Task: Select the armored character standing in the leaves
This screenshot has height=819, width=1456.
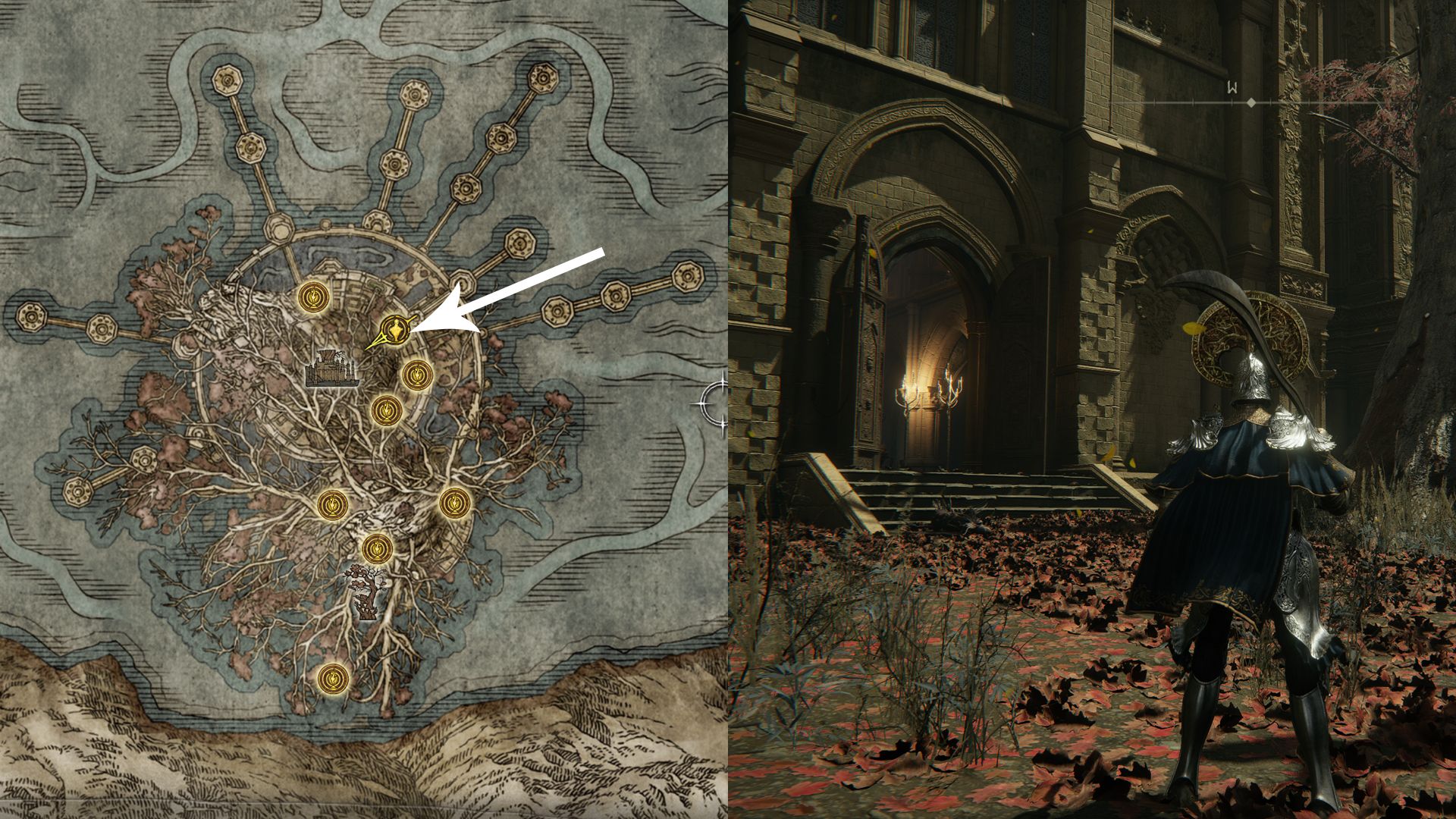Action: (x=1251, y=516)
